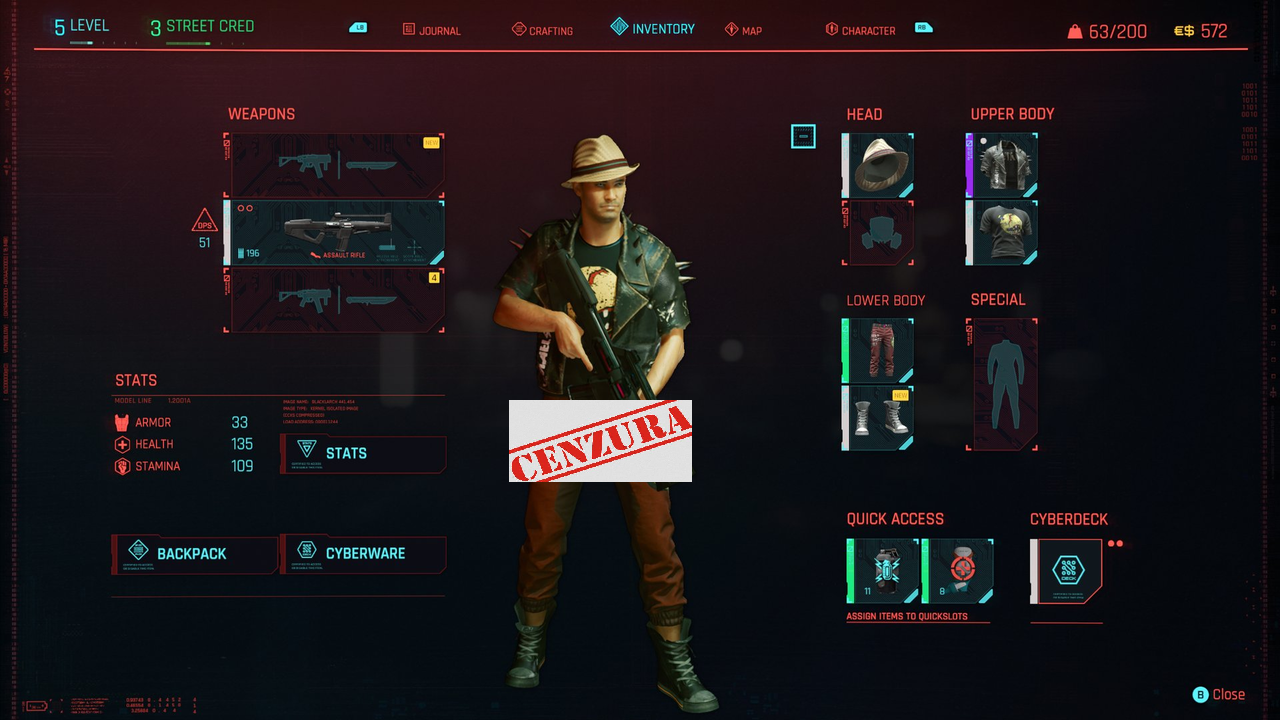Switch to the Crafting tab
Viewport: 1280px width, 720px height.
[542, 30]
